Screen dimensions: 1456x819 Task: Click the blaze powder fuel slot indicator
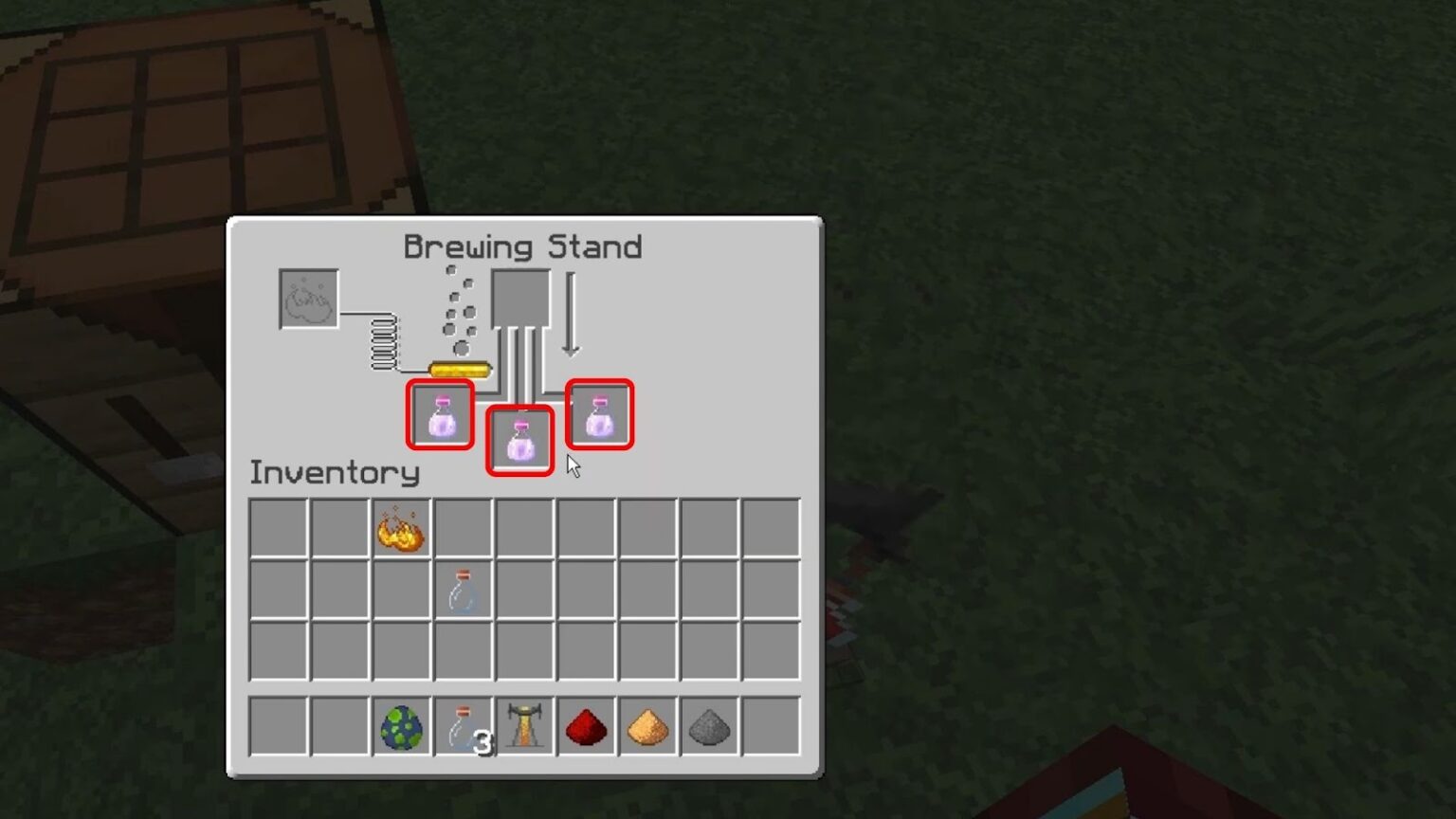308,300
